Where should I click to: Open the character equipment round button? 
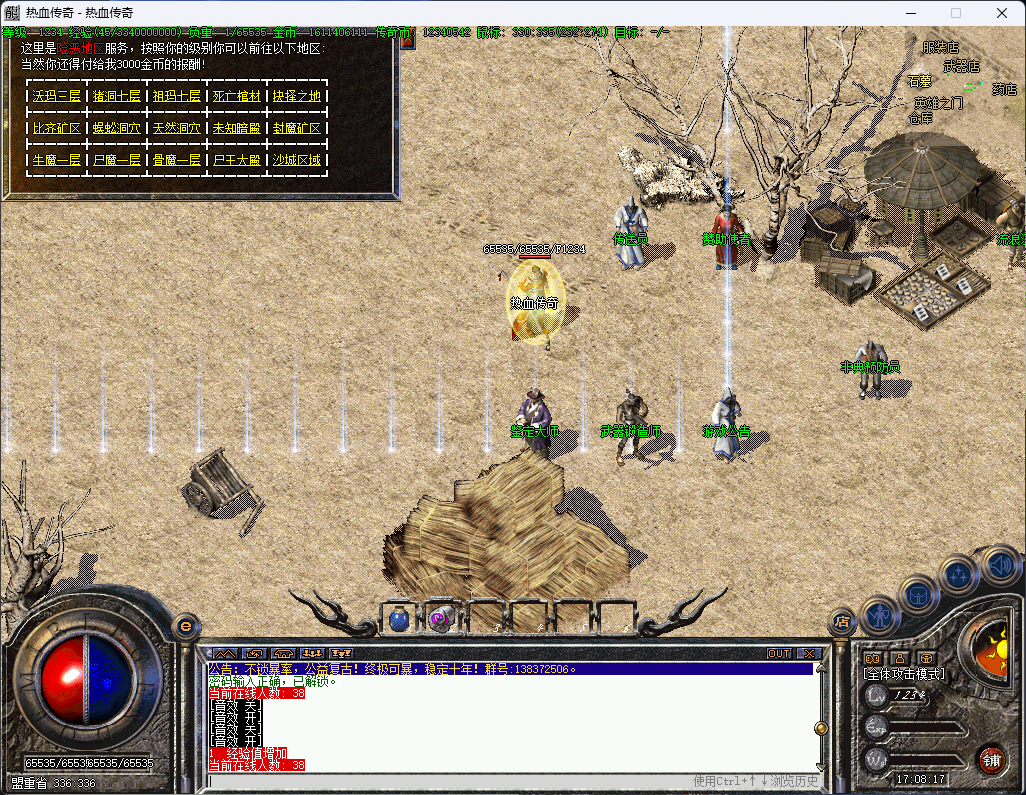(880, 614)
